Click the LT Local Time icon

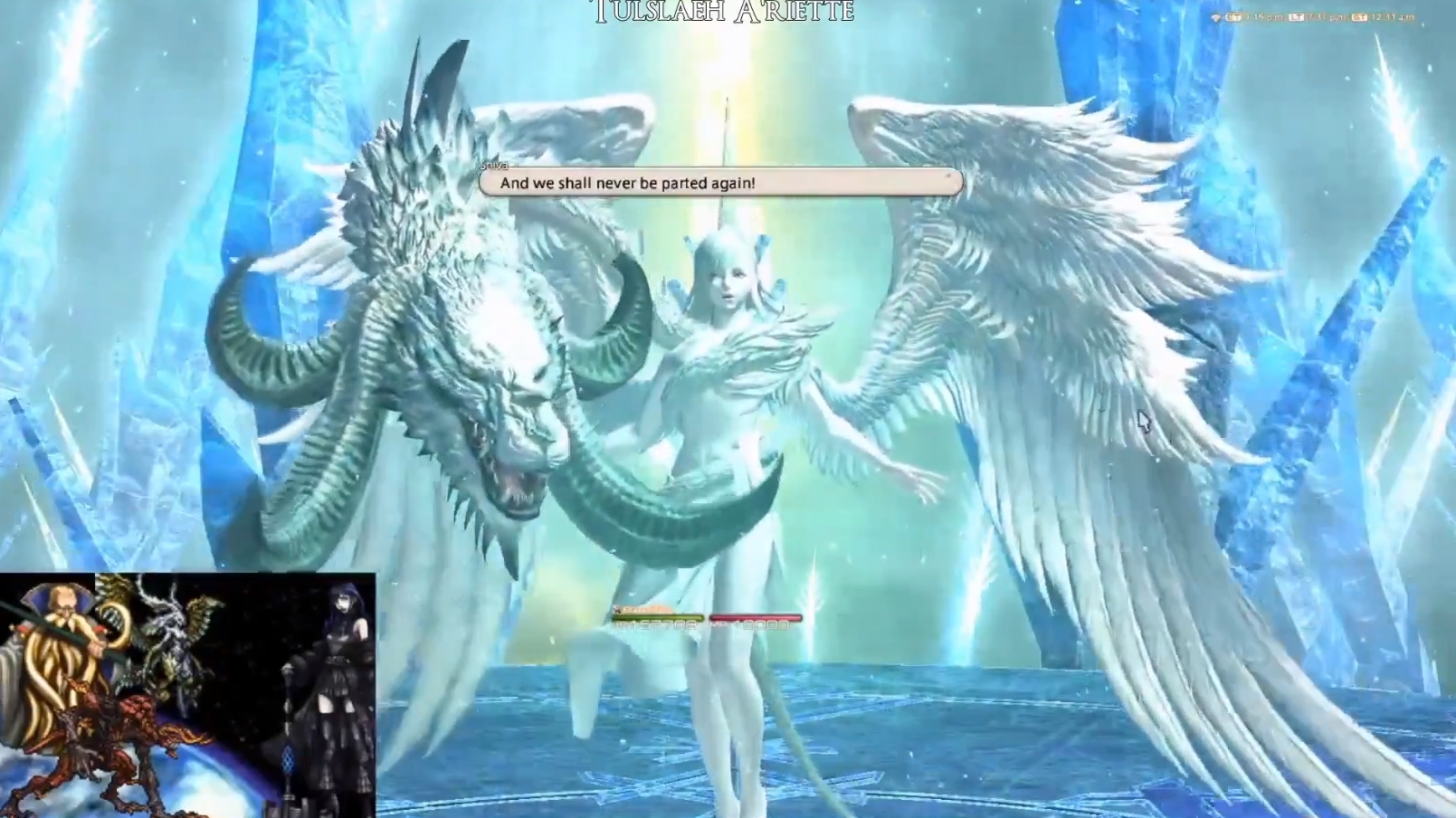1297,16
